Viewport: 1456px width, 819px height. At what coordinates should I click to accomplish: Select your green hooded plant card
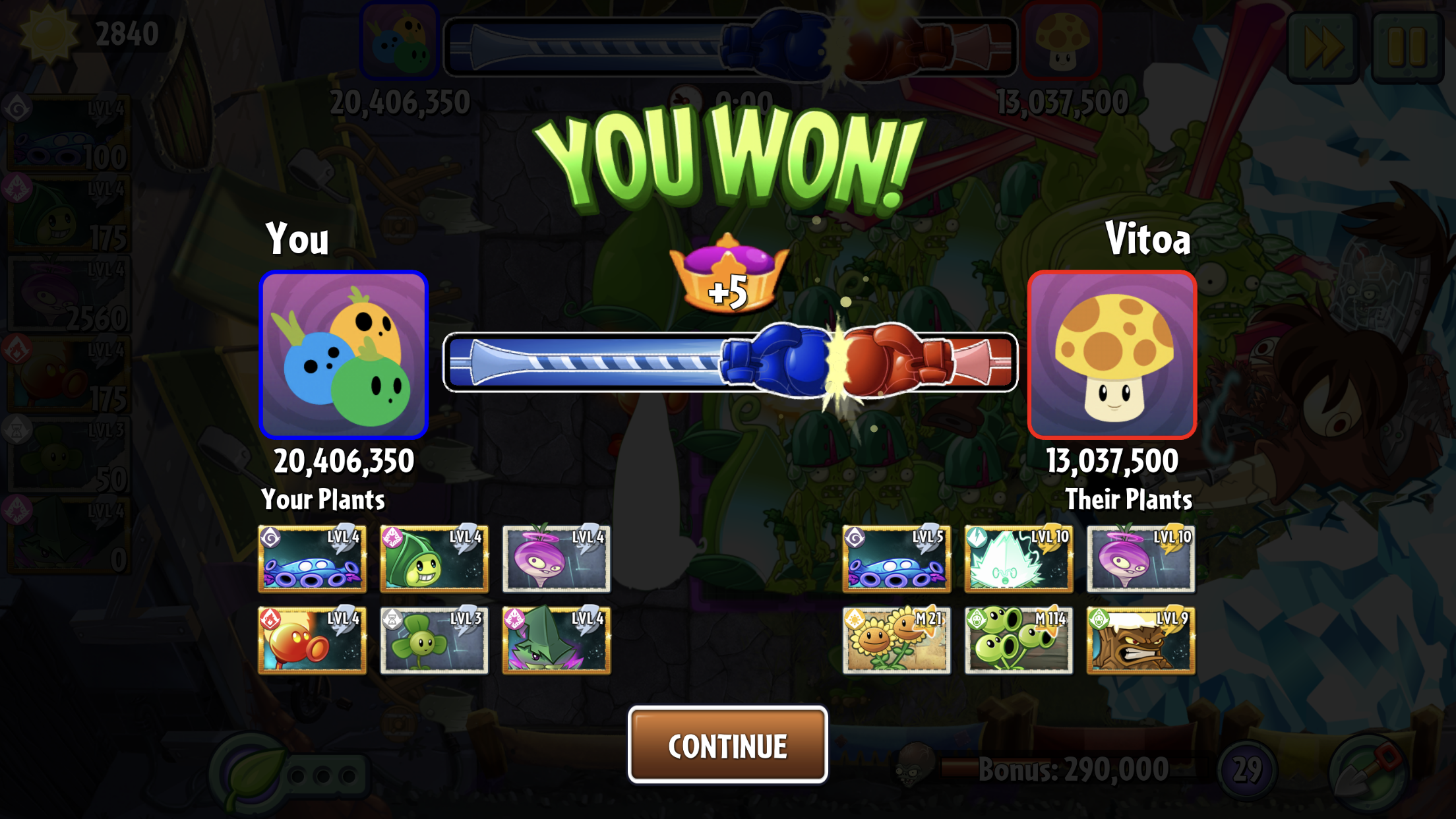[434, 559]
